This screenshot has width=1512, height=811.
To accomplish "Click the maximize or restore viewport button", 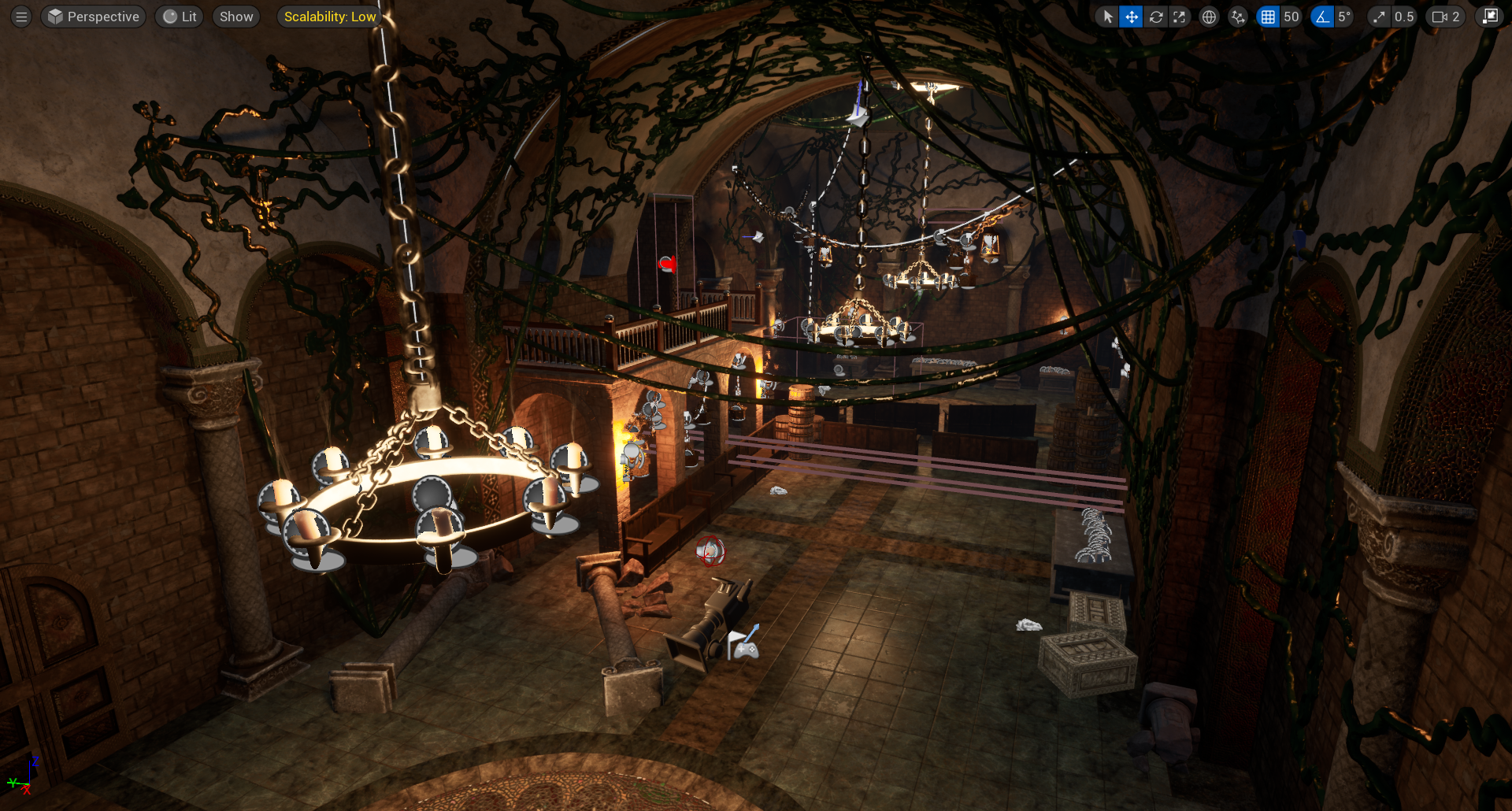I will 1490,17.
